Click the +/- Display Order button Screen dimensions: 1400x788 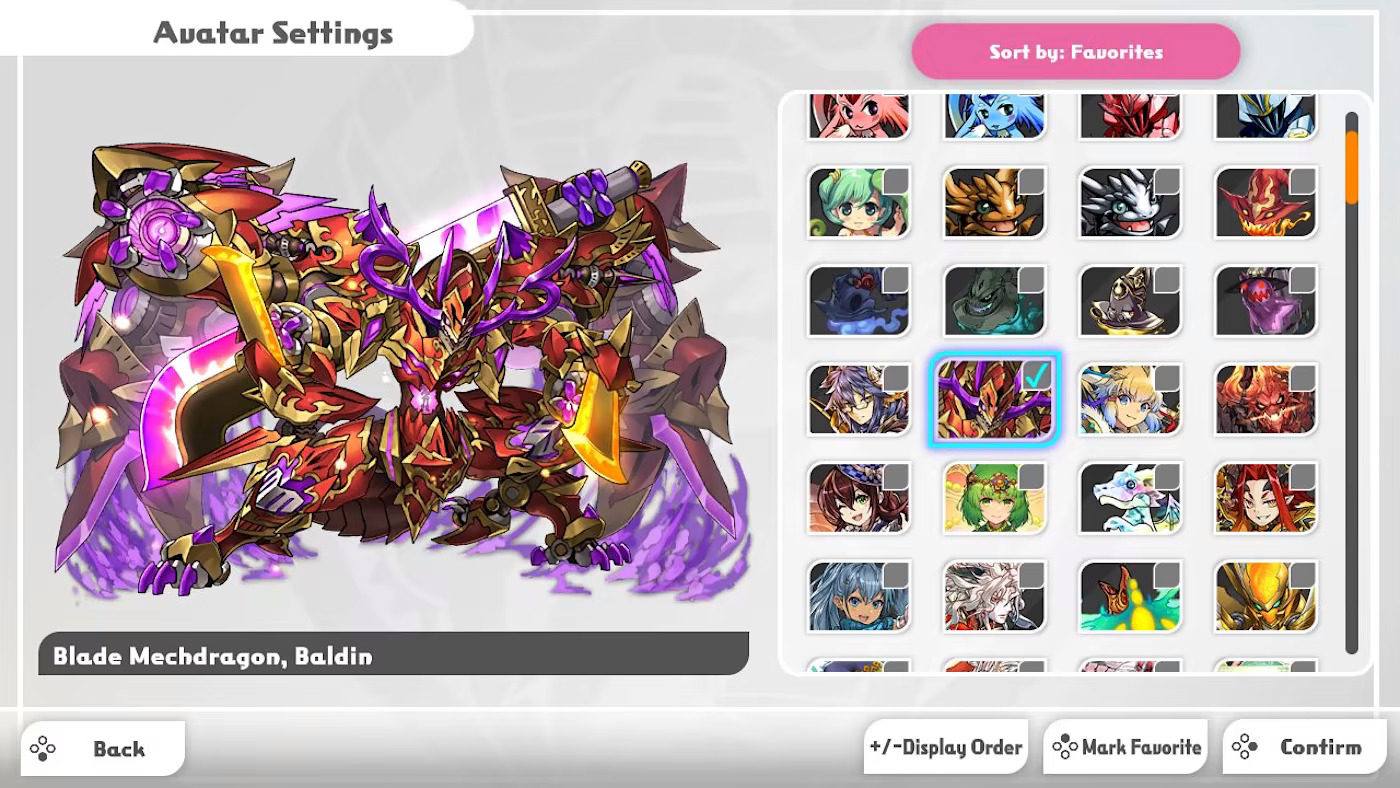[946, 746]
